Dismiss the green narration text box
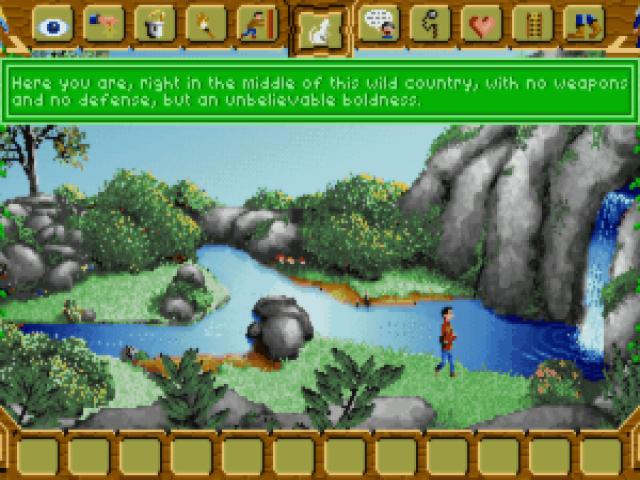This screenshot has height=480, width=640. pos(320,92)
